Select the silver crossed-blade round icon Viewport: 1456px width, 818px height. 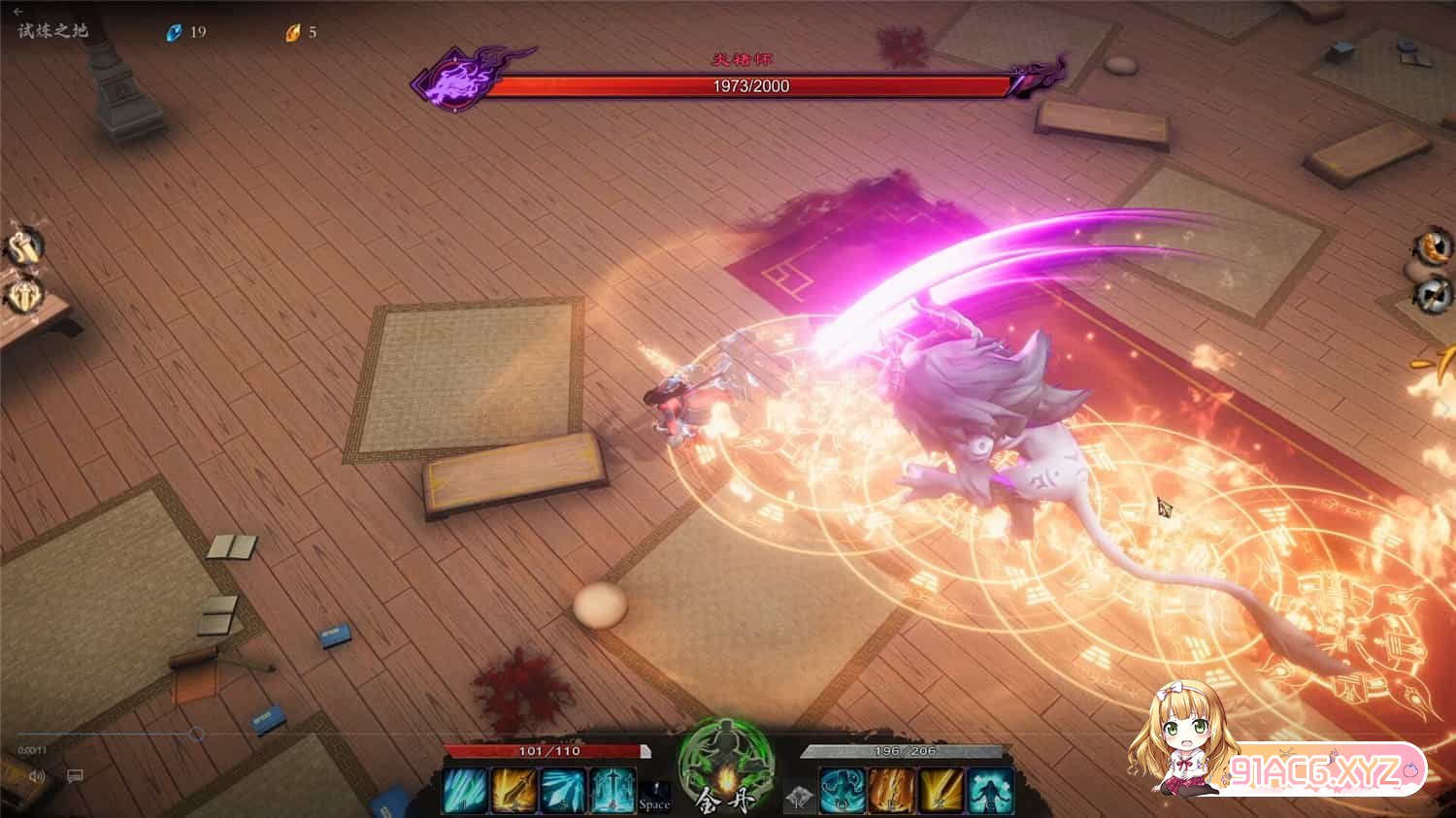[1431, 293]
